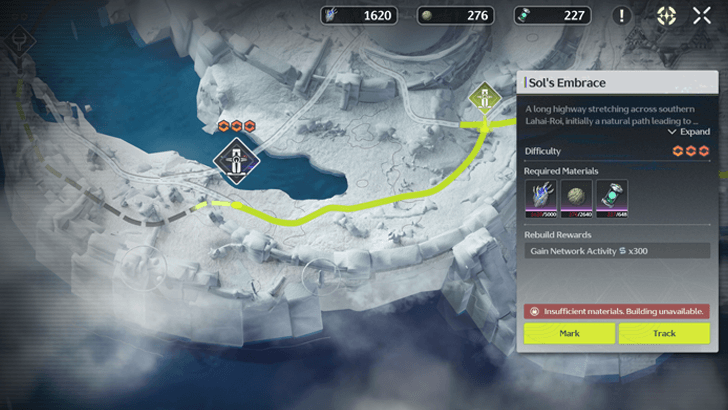Close the map with the X button
The height and width of the screenshot is (410, 728).
tap(702, 15)
